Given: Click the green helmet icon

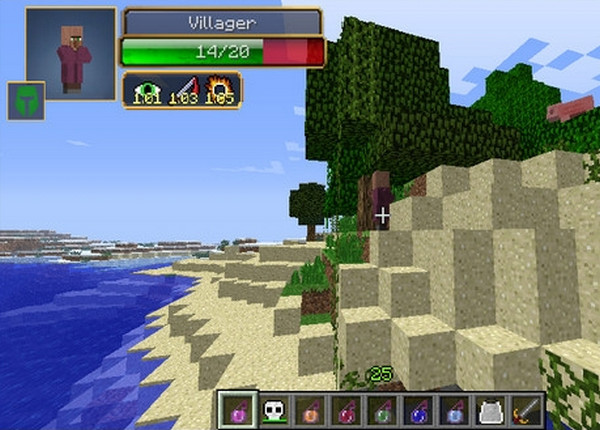Looking at the screenshot, I should [x=25, y=101].
